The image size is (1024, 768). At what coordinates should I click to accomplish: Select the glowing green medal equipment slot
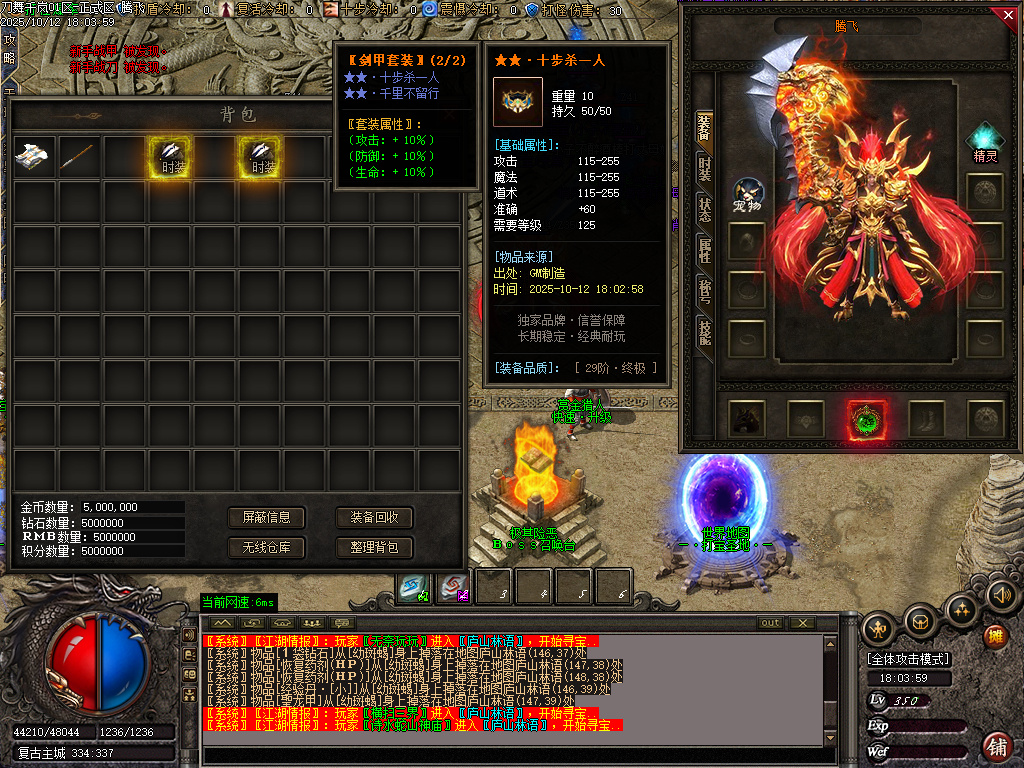[x=865, y=420]
